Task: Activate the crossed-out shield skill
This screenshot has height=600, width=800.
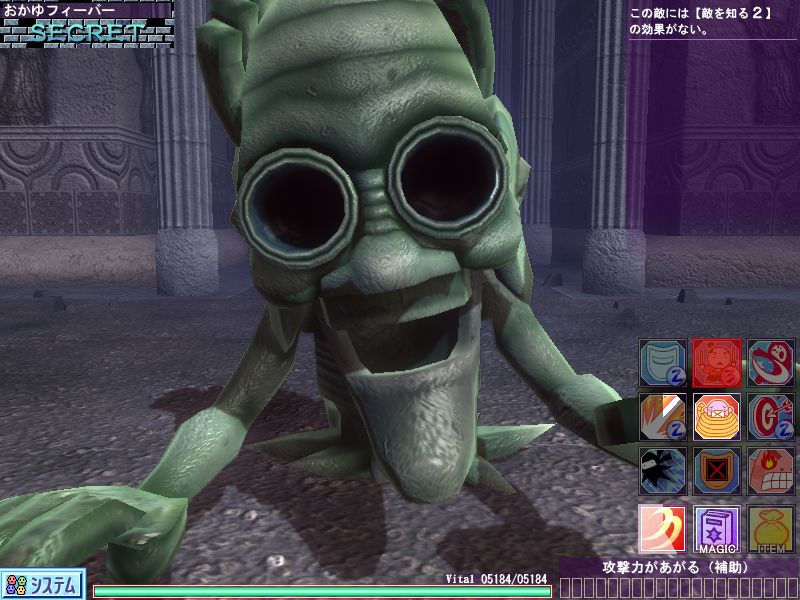Action: click(x=716, y=470)
